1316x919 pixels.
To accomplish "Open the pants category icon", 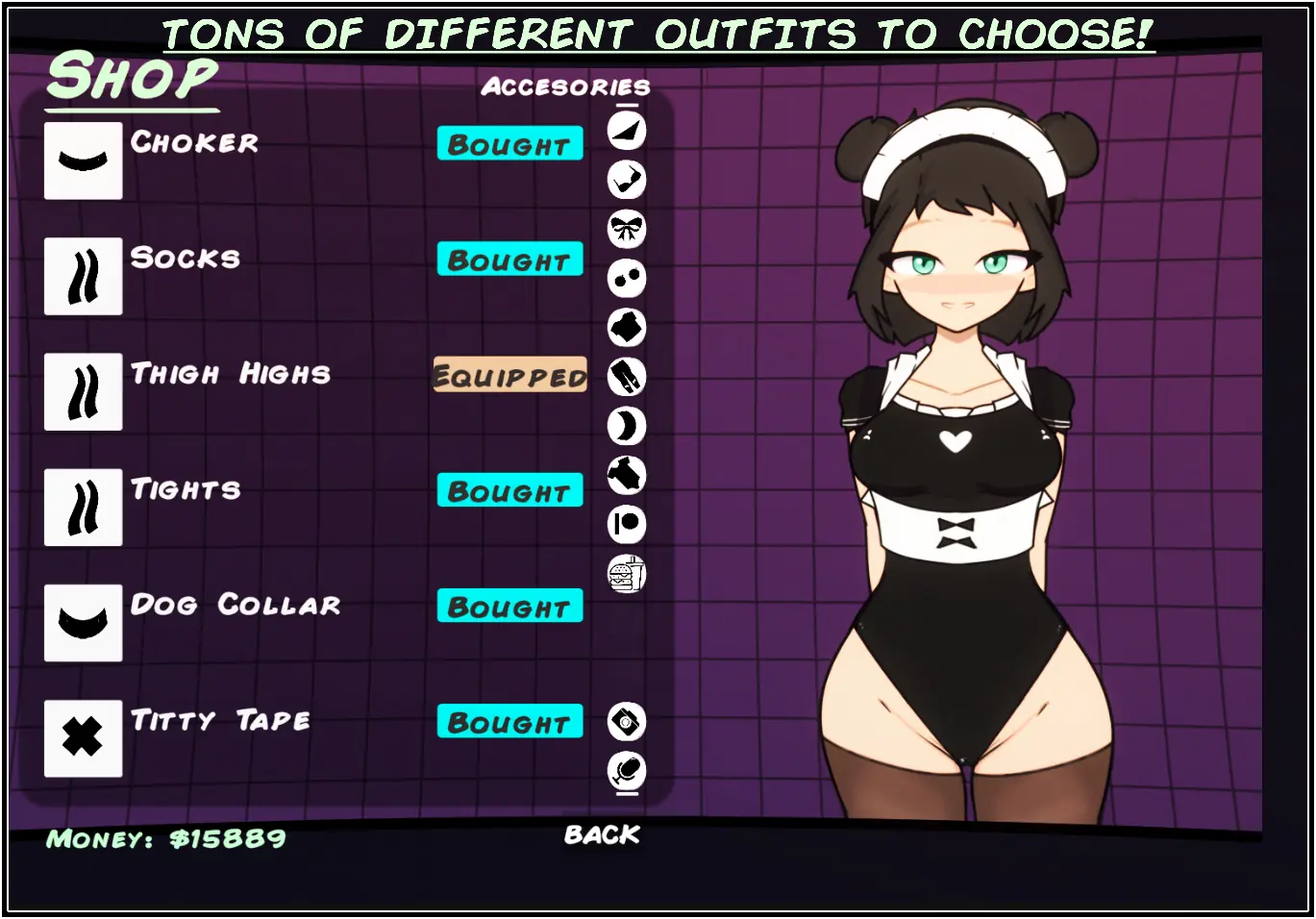I will [x=627, y=377].
